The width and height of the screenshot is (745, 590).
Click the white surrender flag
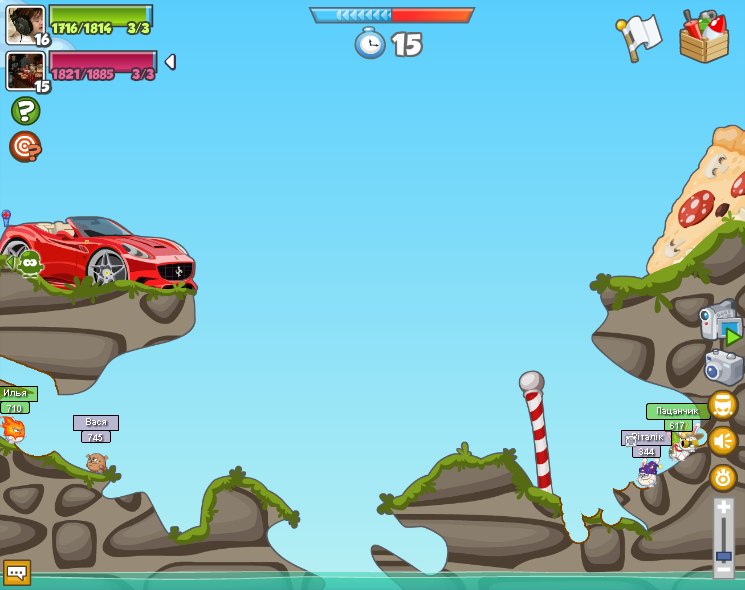click(x=640, y=37)
